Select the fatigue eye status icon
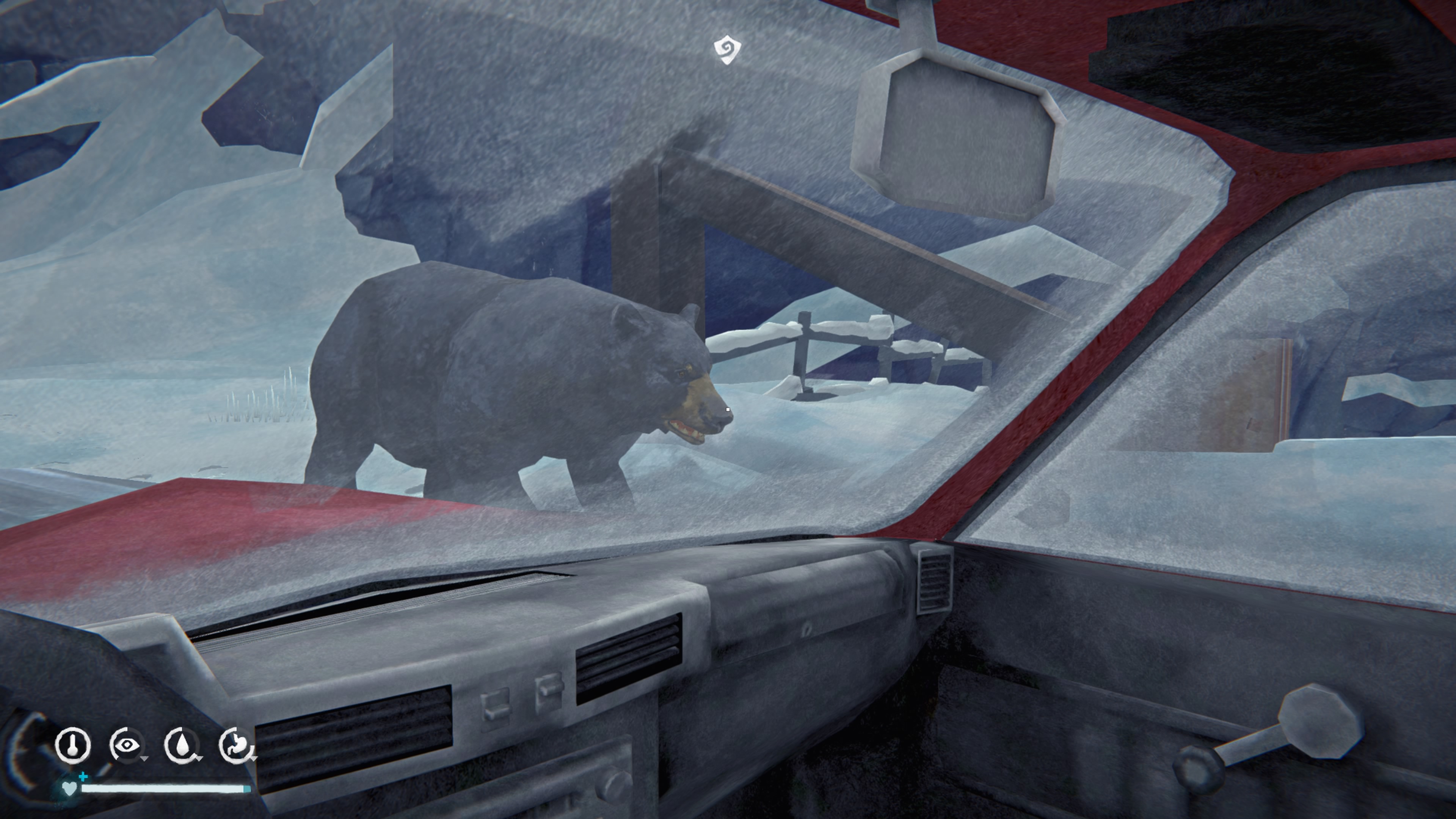This screenshot has width=1456, height=819. [x=127, y=745]
